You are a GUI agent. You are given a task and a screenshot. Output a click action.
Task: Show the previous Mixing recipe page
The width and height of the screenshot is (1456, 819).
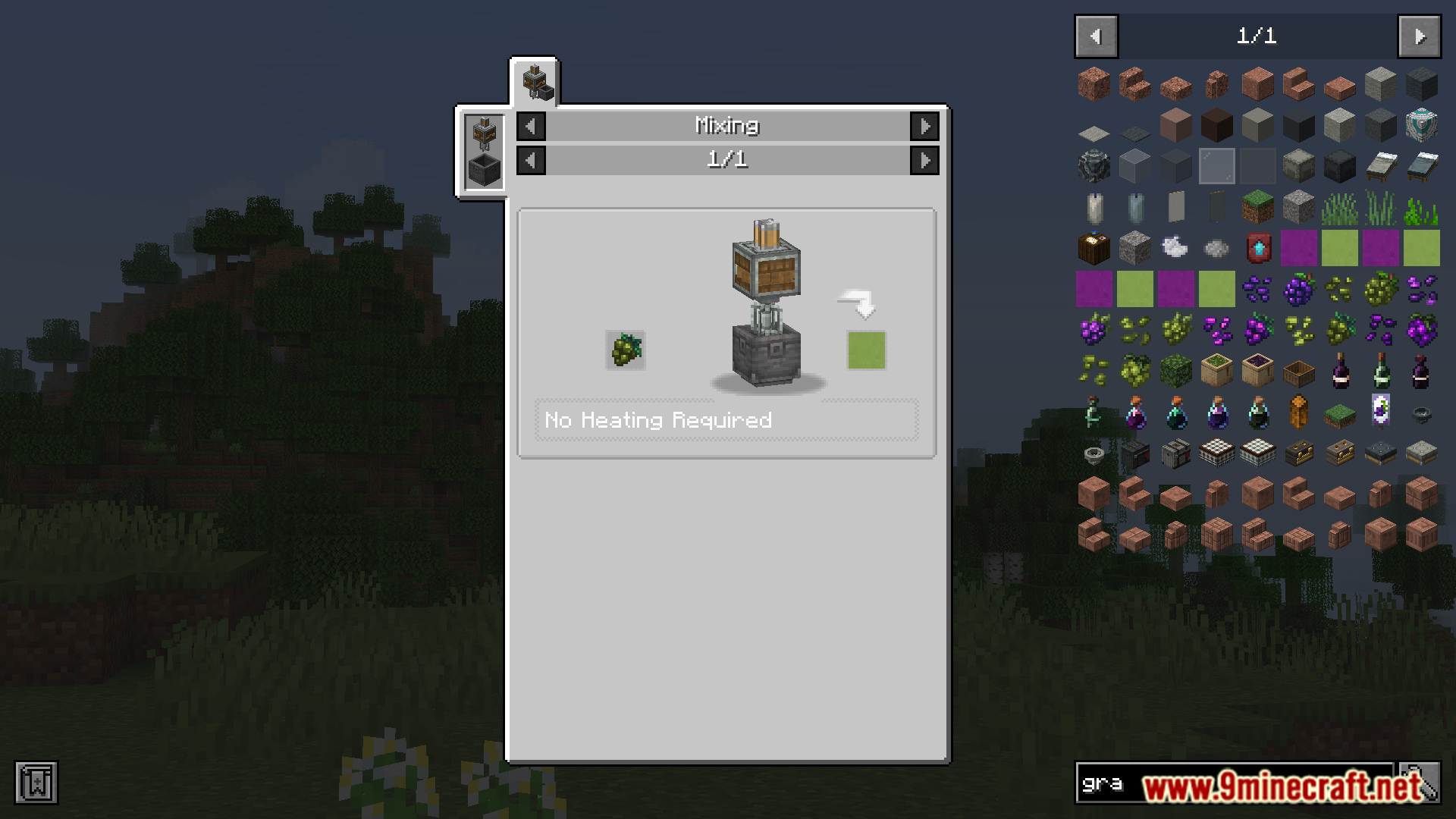[x=531, y=160]
